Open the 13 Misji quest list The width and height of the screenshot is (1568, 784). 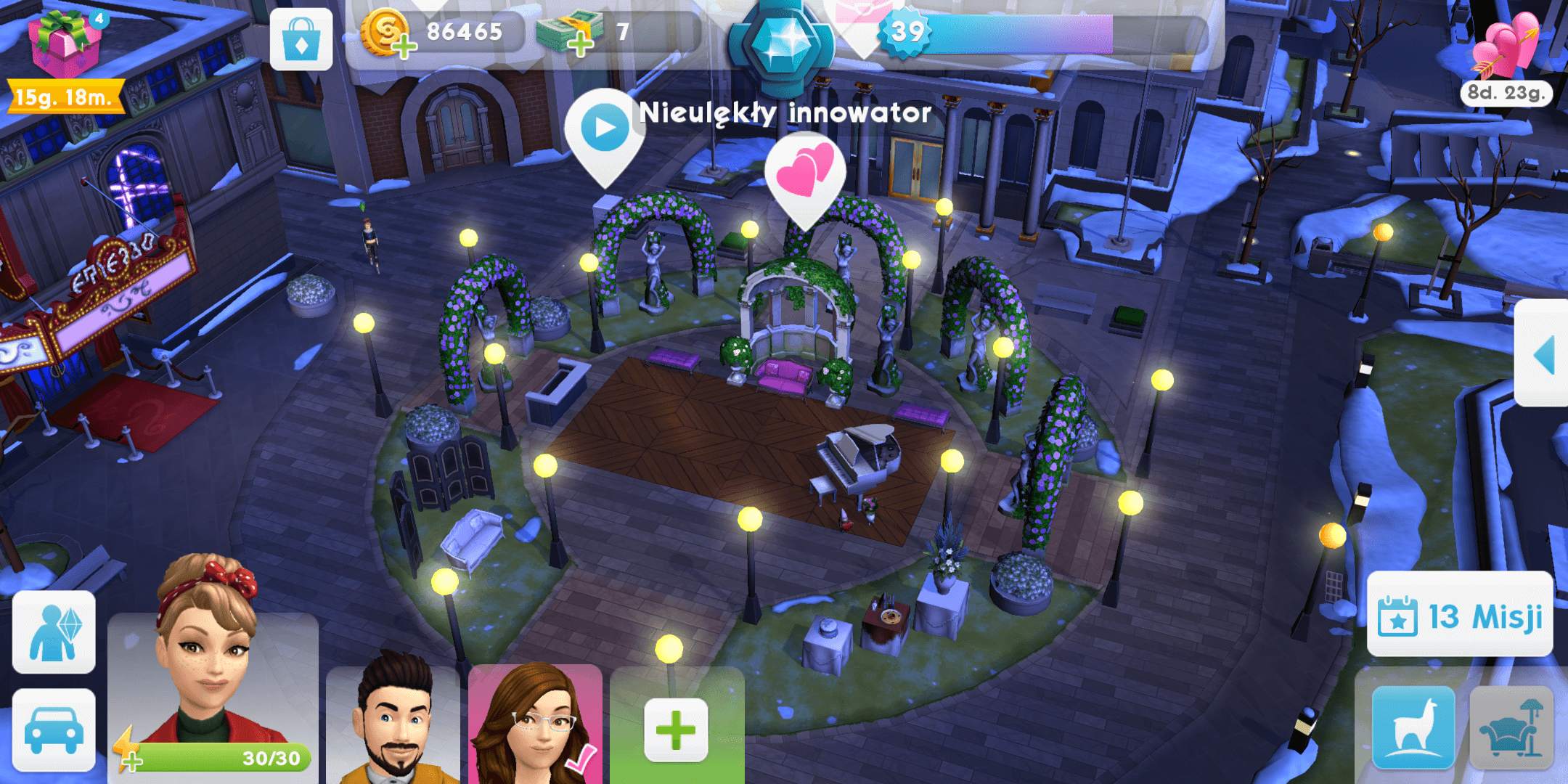pyautogui.click(x=1460, y=616)
